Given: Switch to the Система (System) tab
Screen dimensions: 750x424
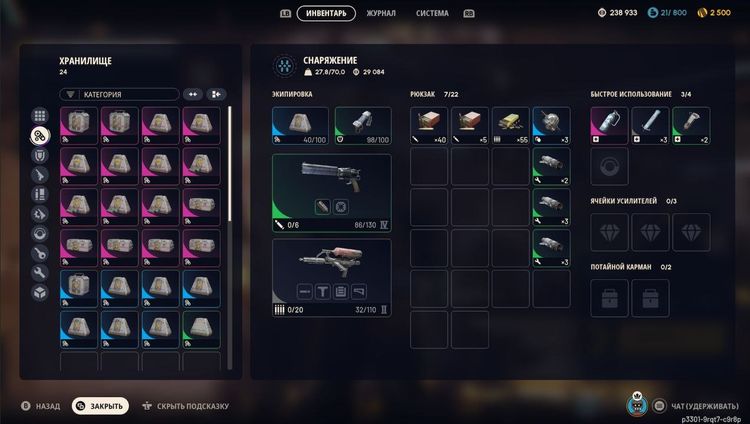Looking at the screenshot, I should 432,13.
